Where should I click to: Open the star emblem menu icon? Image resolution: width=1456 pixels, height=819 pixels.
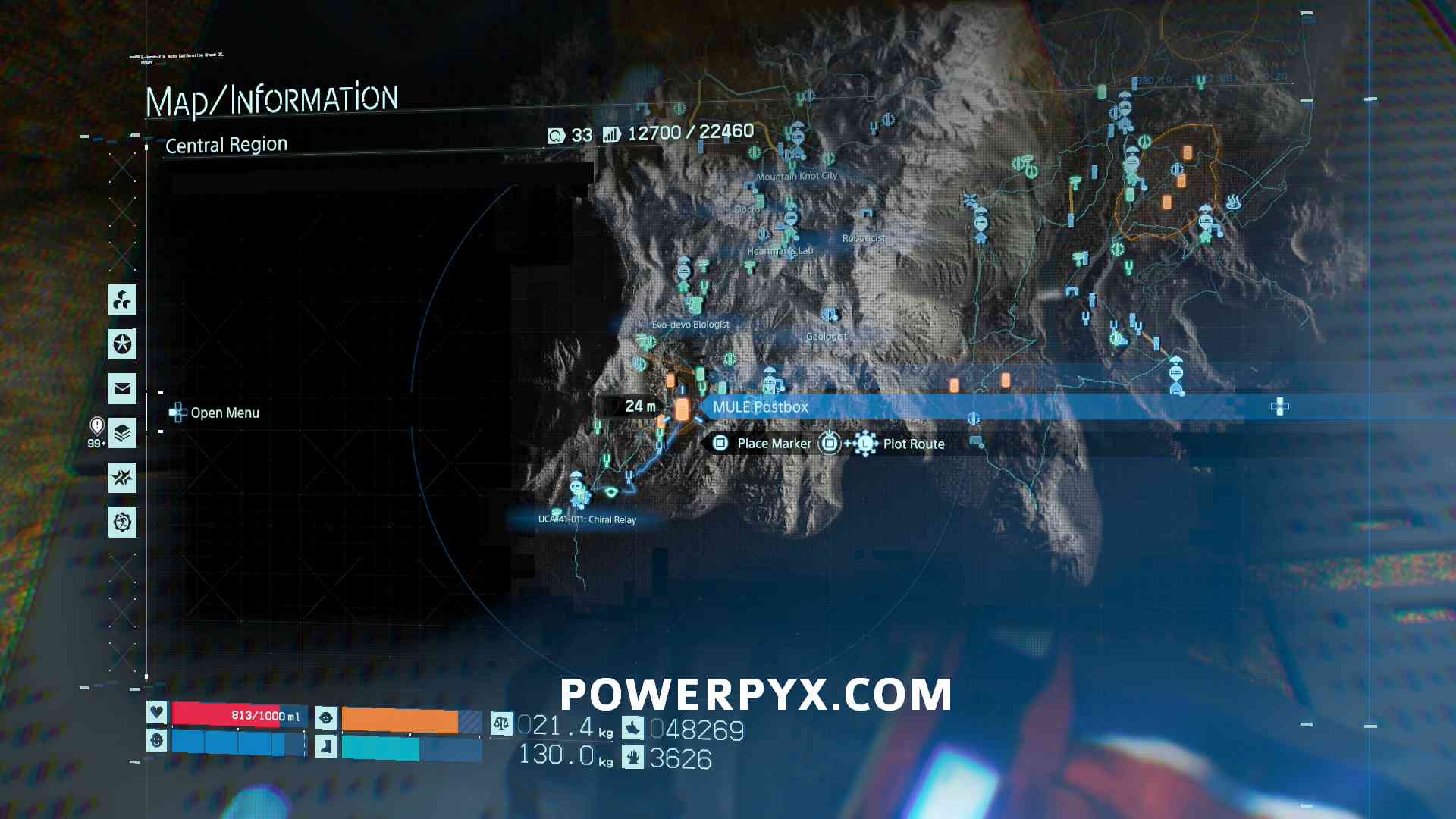(x=122, y=344)
